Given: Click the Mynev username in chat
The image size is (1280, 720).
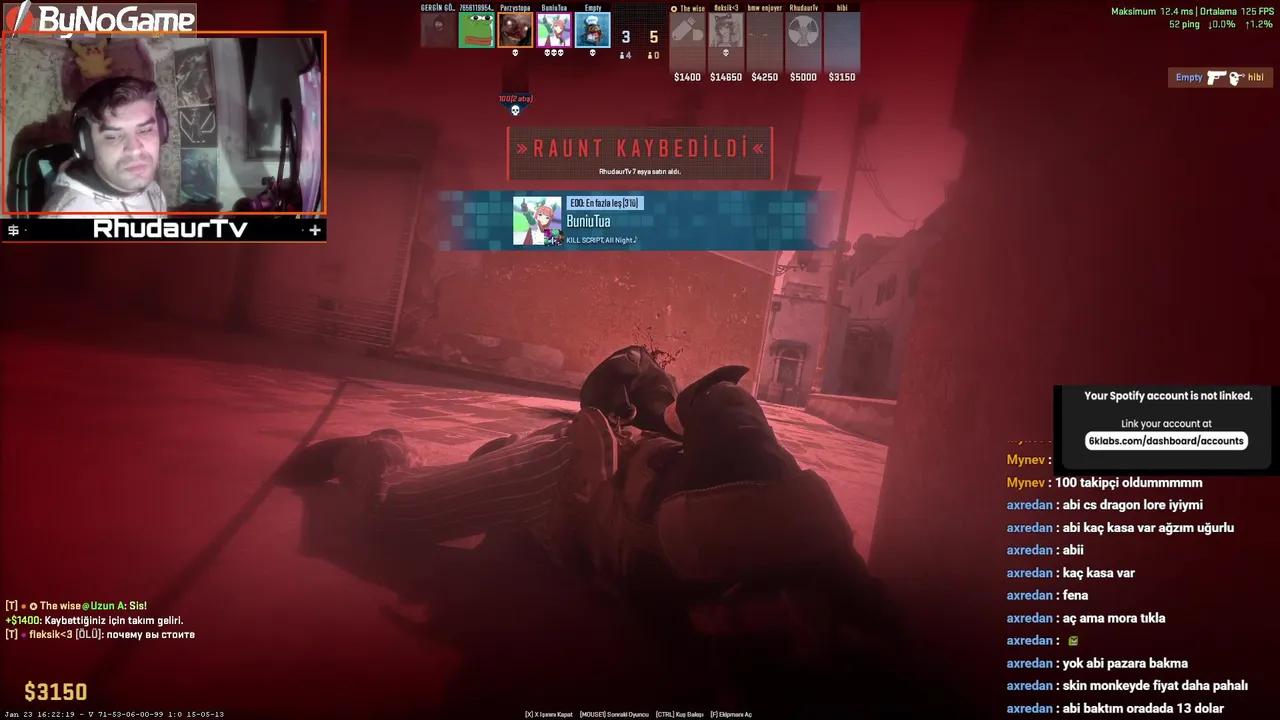Looking at the screenshot, I should click(1025, 482).
